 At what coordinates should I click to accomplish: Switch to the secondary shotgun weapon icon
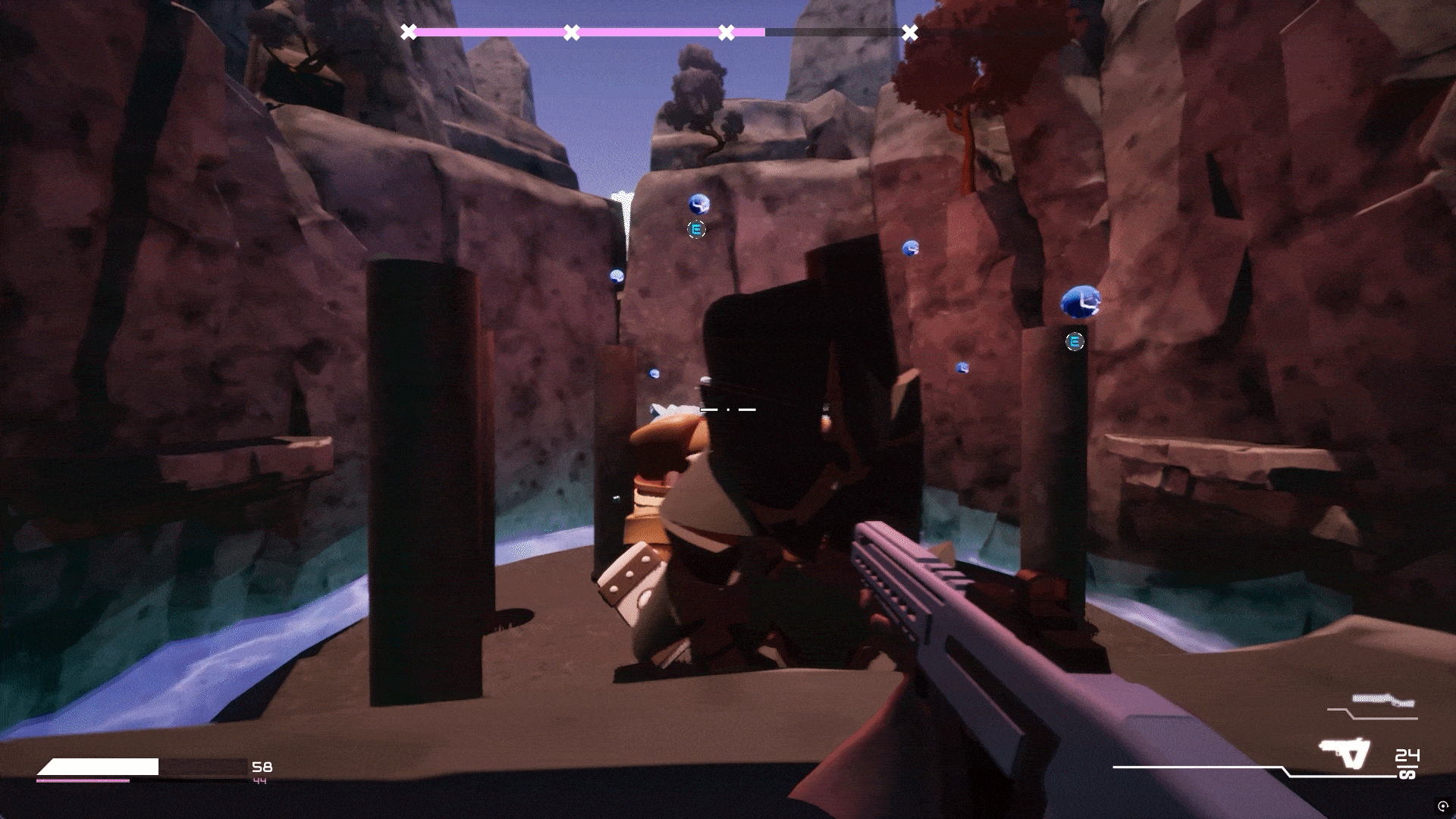[1383, 701]
